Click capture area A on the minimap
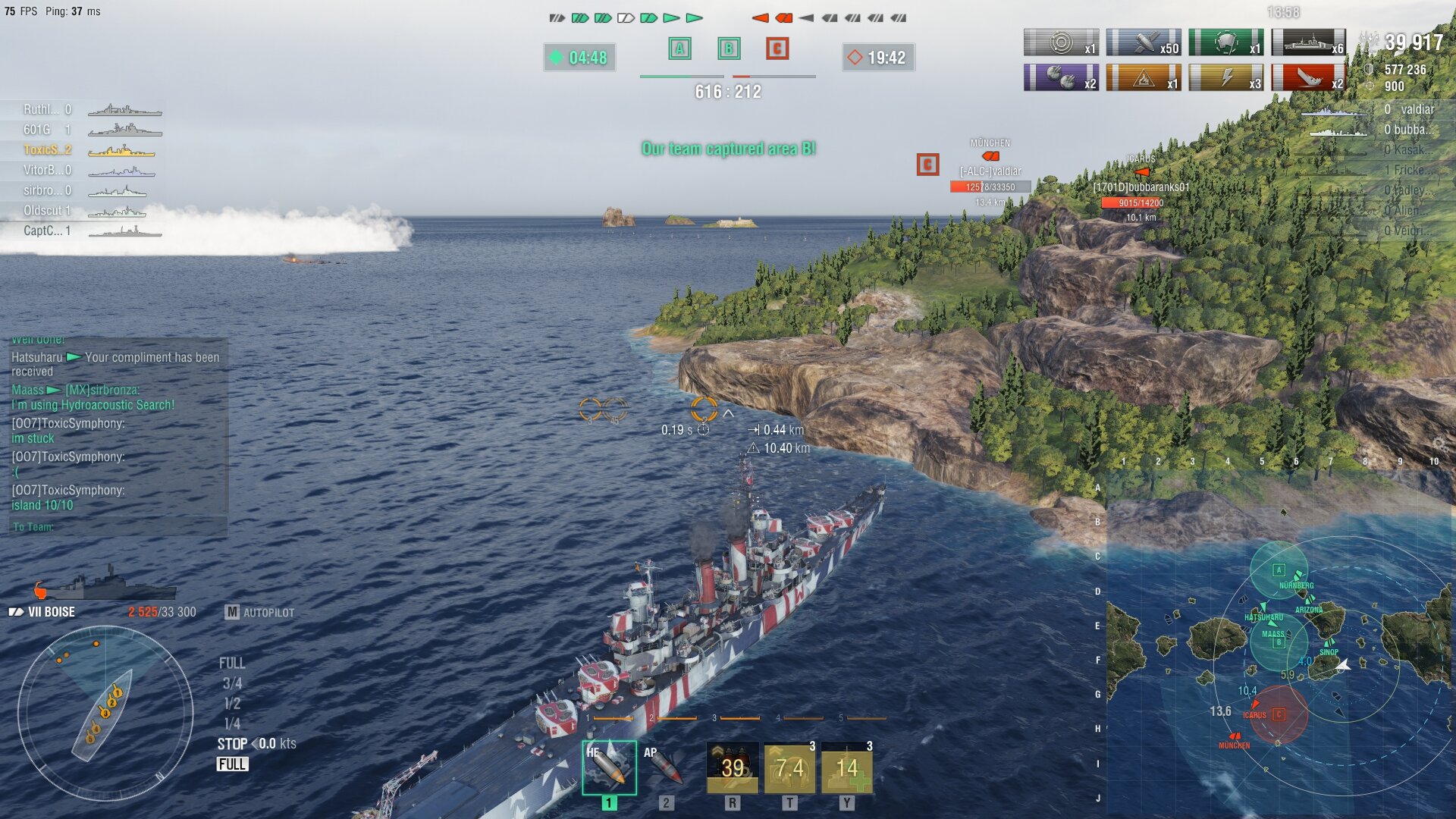The image size is (1456, 819). click(x=1279, y=570)
